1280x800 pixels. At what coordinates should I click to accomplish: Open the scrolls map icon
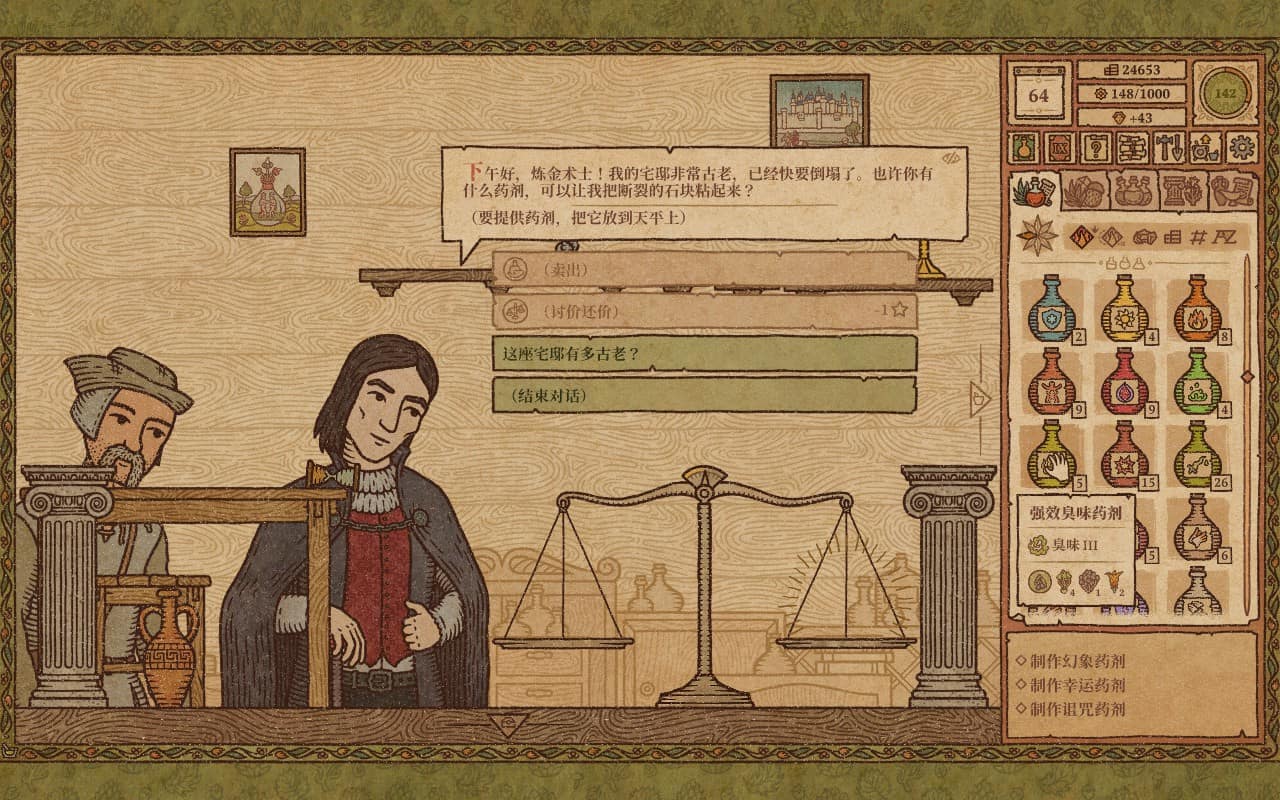1133,148
